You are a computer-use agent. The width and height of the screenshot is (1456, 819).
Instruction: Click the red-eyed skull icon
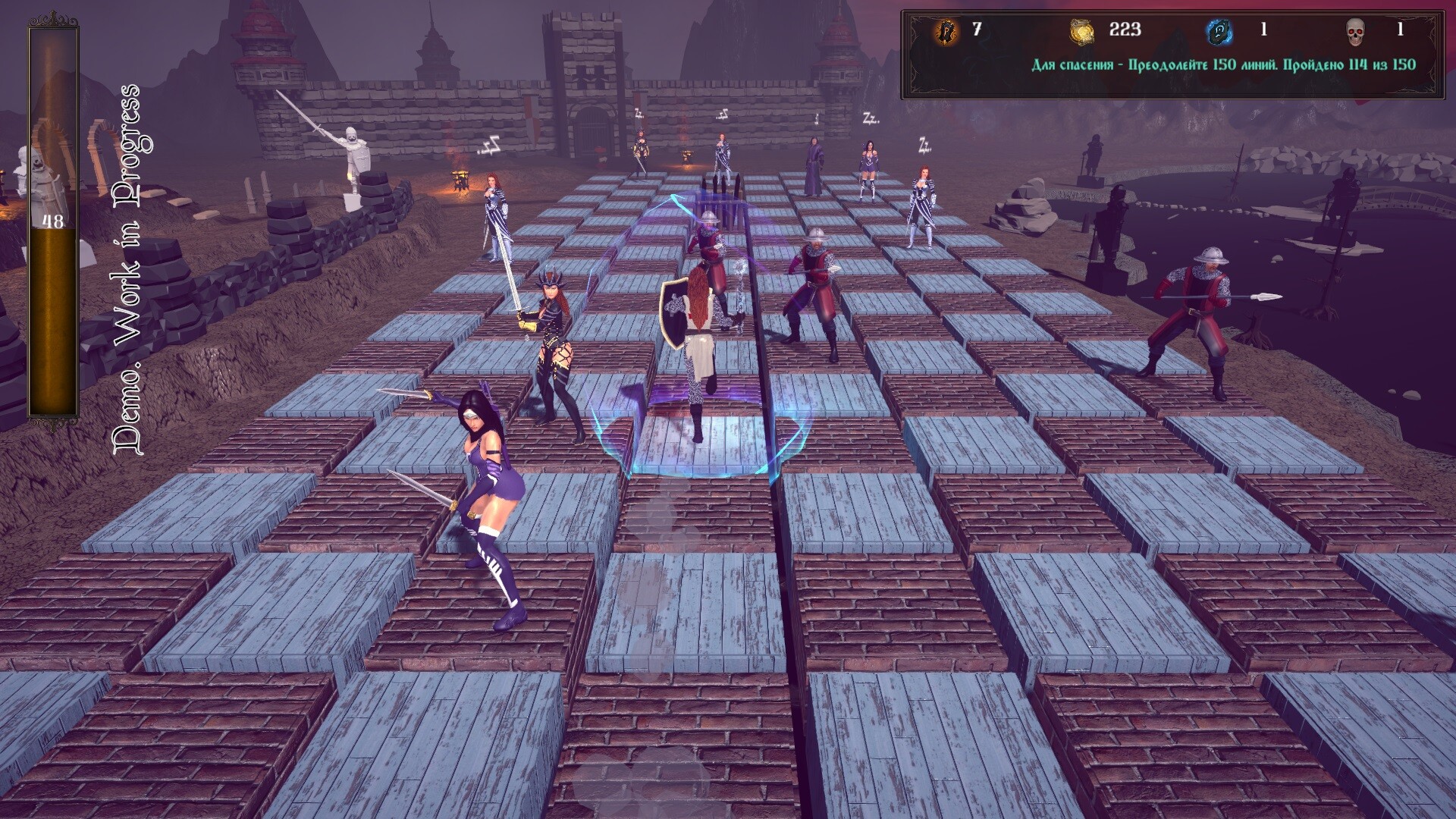coord(1355,32)
